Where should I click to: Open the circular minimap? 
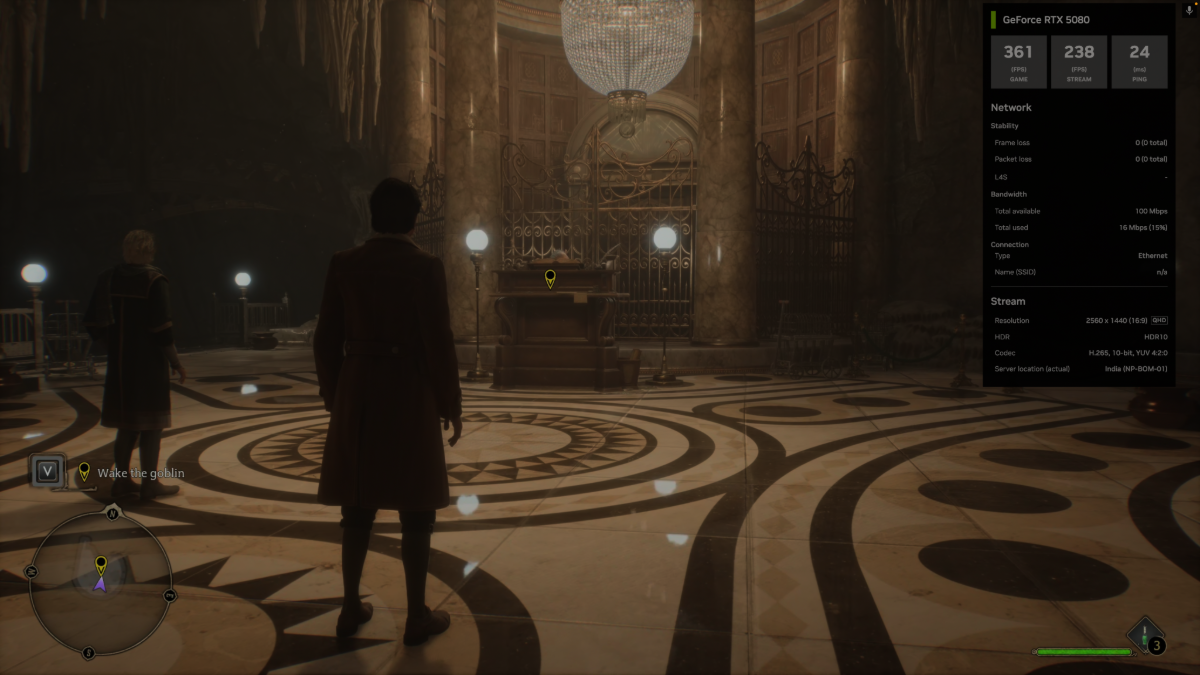(x=100, y=582)
